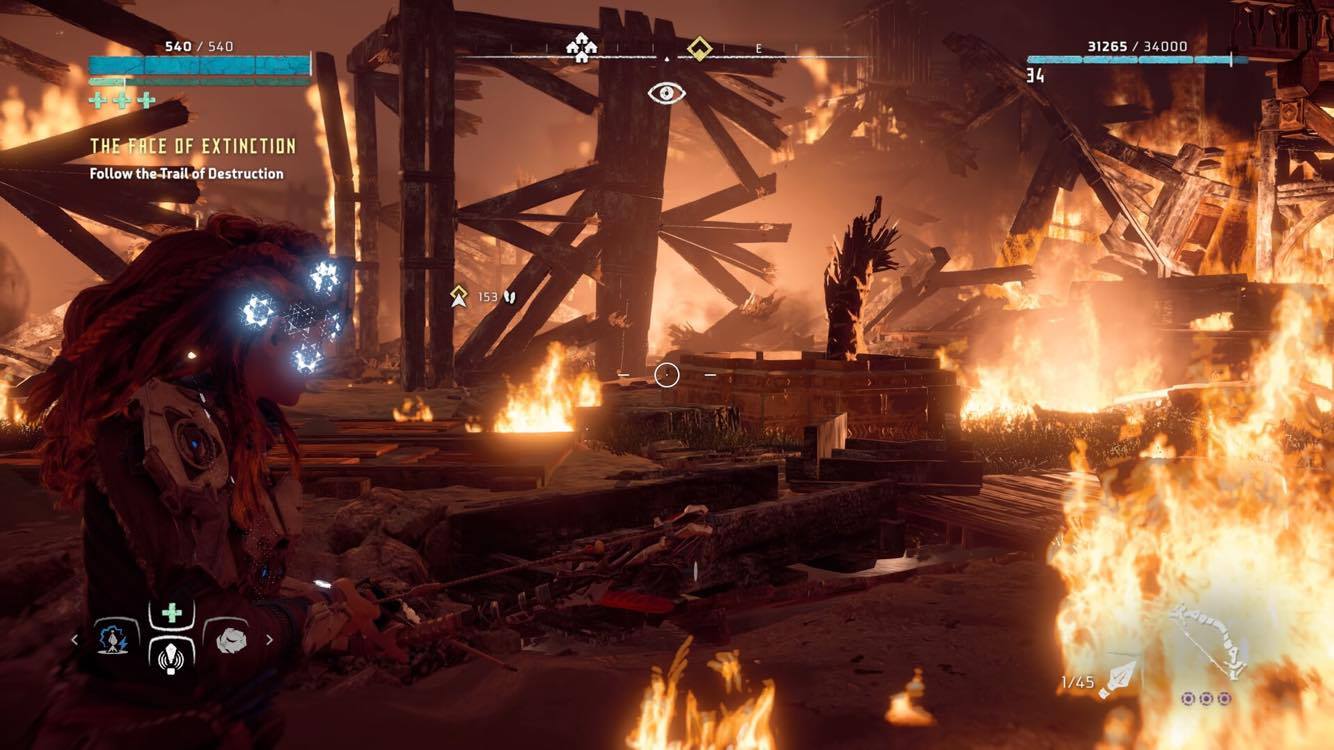Select the shock trap tool slot
This screenshot has width=1334, height=750.
click(117, 636)
